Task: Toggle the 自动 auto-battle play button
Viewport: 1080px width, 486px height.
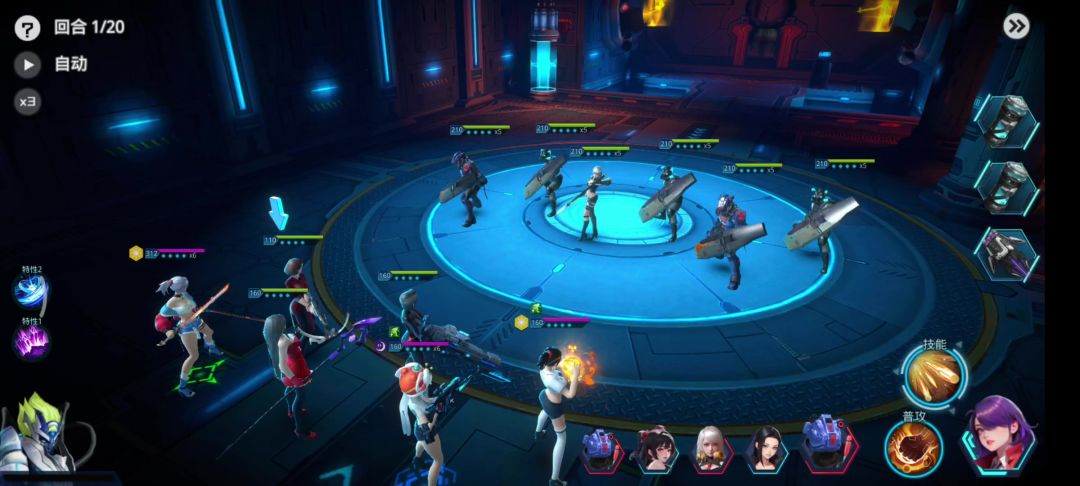Action: [x=27, y=65]
